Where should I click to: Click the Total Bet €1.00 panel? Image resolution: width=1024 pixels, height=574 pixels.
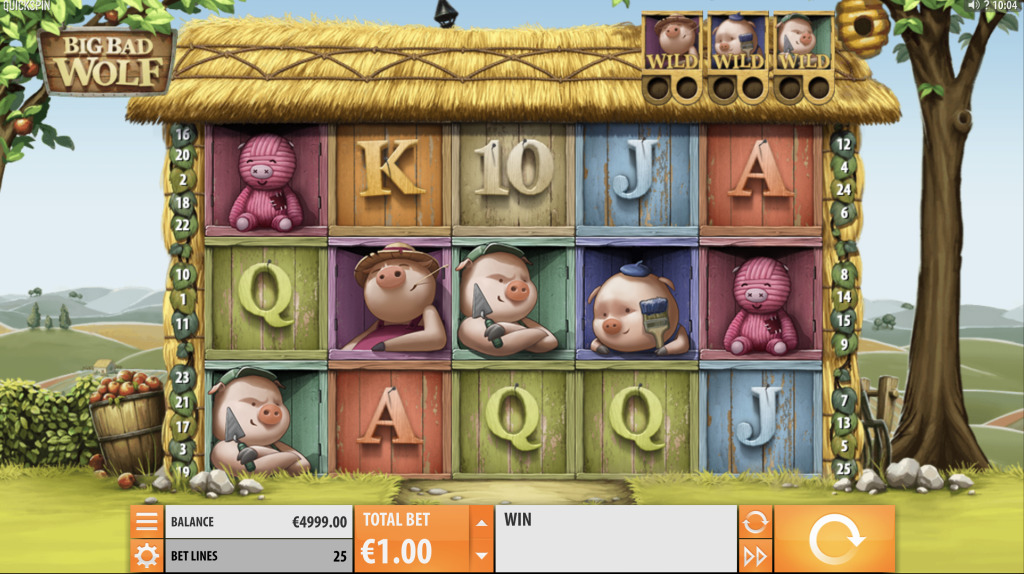click(x=412, y=539)
